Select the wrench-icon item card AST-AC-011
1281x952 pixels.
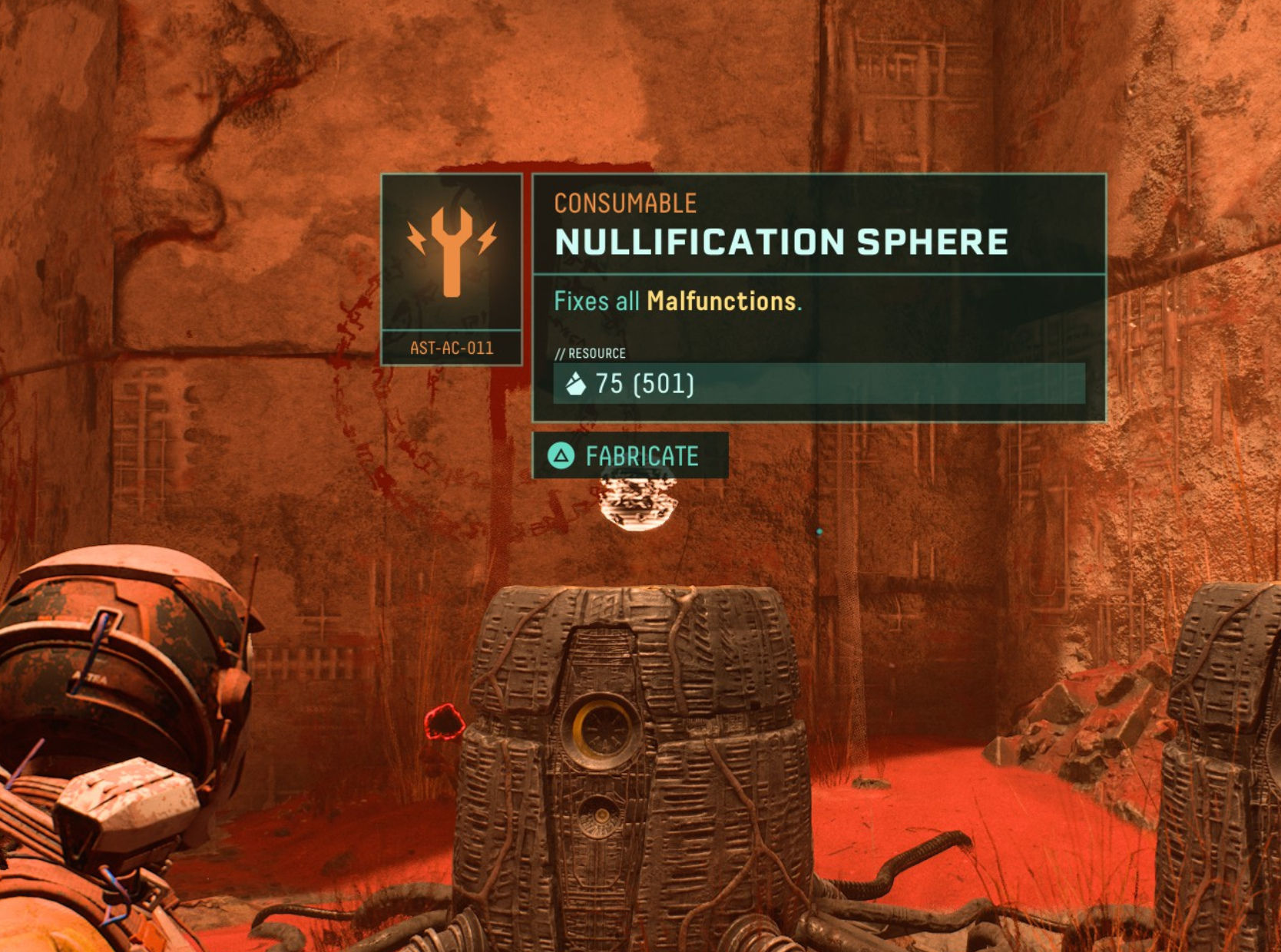pyautogui.click(x=452, y=268)
